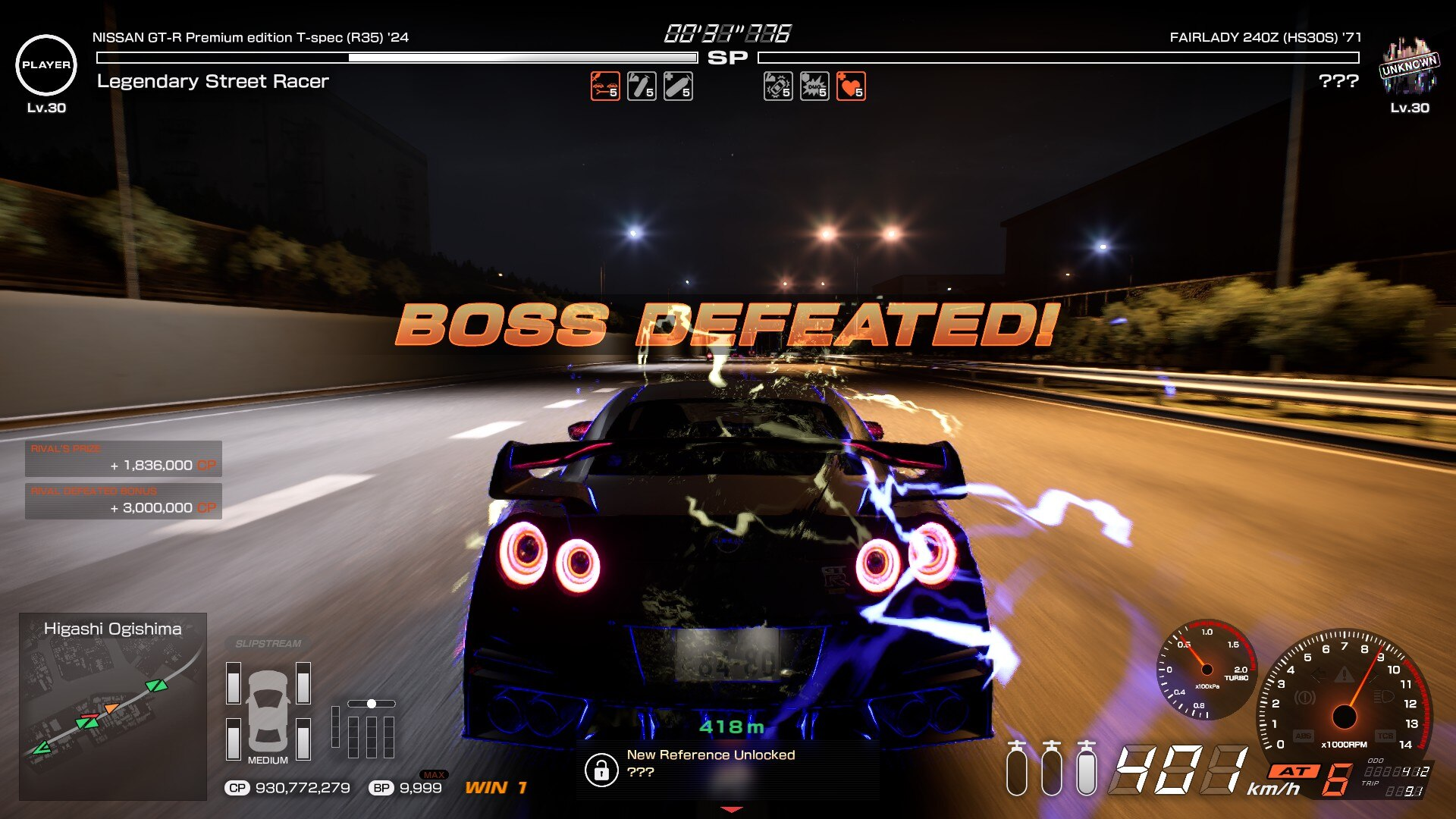Image resolution: width=1456 pixels, height=819 pixels.
Task: Select the orange two-cars perk icon
Action: coord(605,86)
